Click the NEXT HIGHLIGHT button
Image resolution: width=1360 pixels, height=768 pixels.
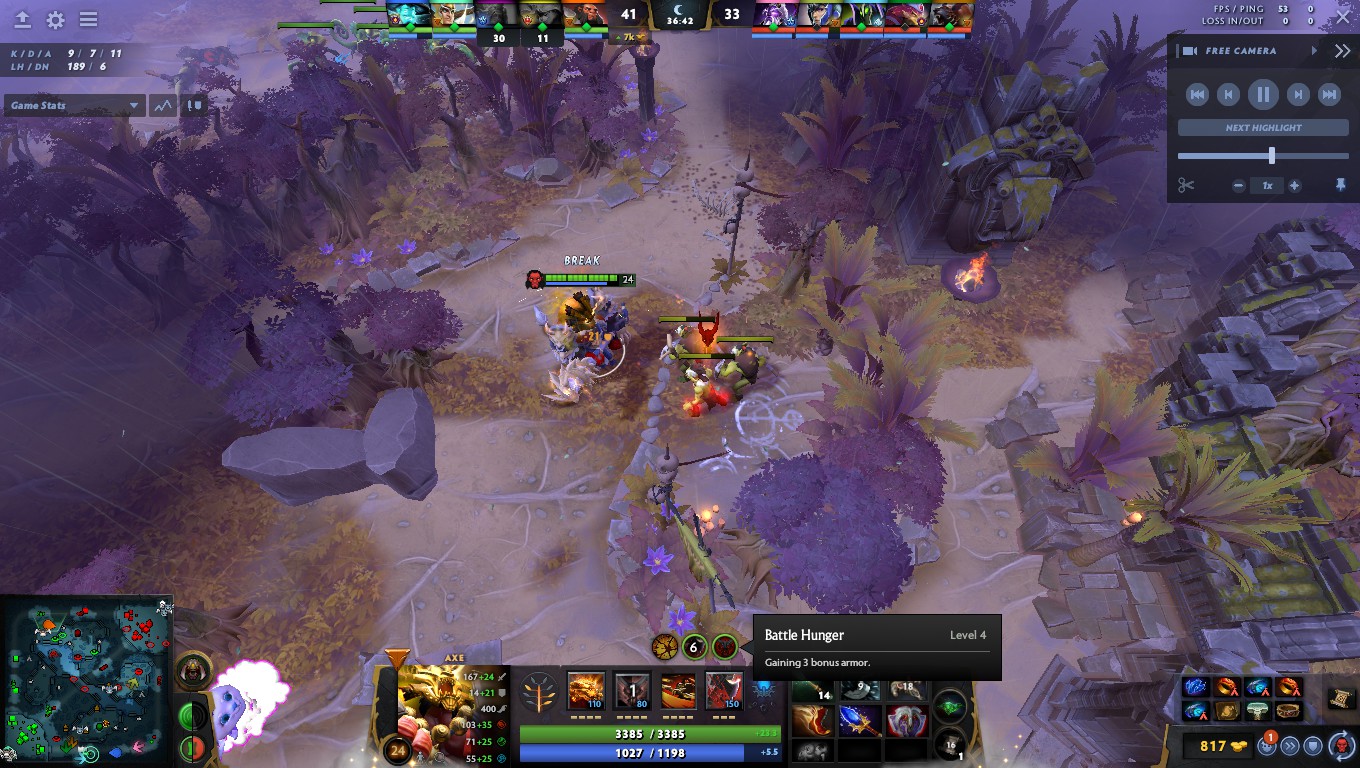[x=1264, y=127]
